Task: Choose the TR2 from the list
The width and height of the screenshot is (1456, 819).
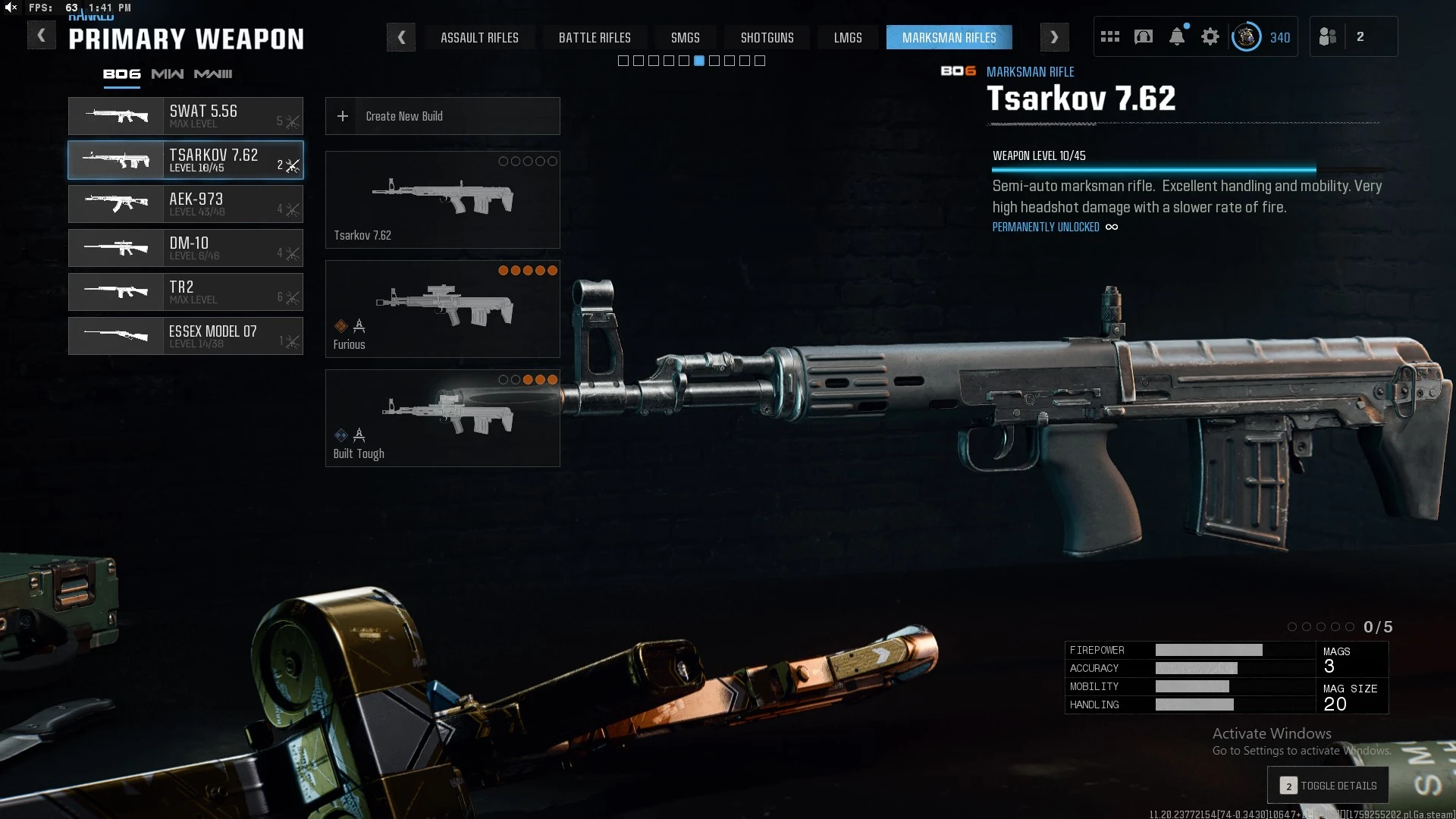Action: [x=186, y=292]
